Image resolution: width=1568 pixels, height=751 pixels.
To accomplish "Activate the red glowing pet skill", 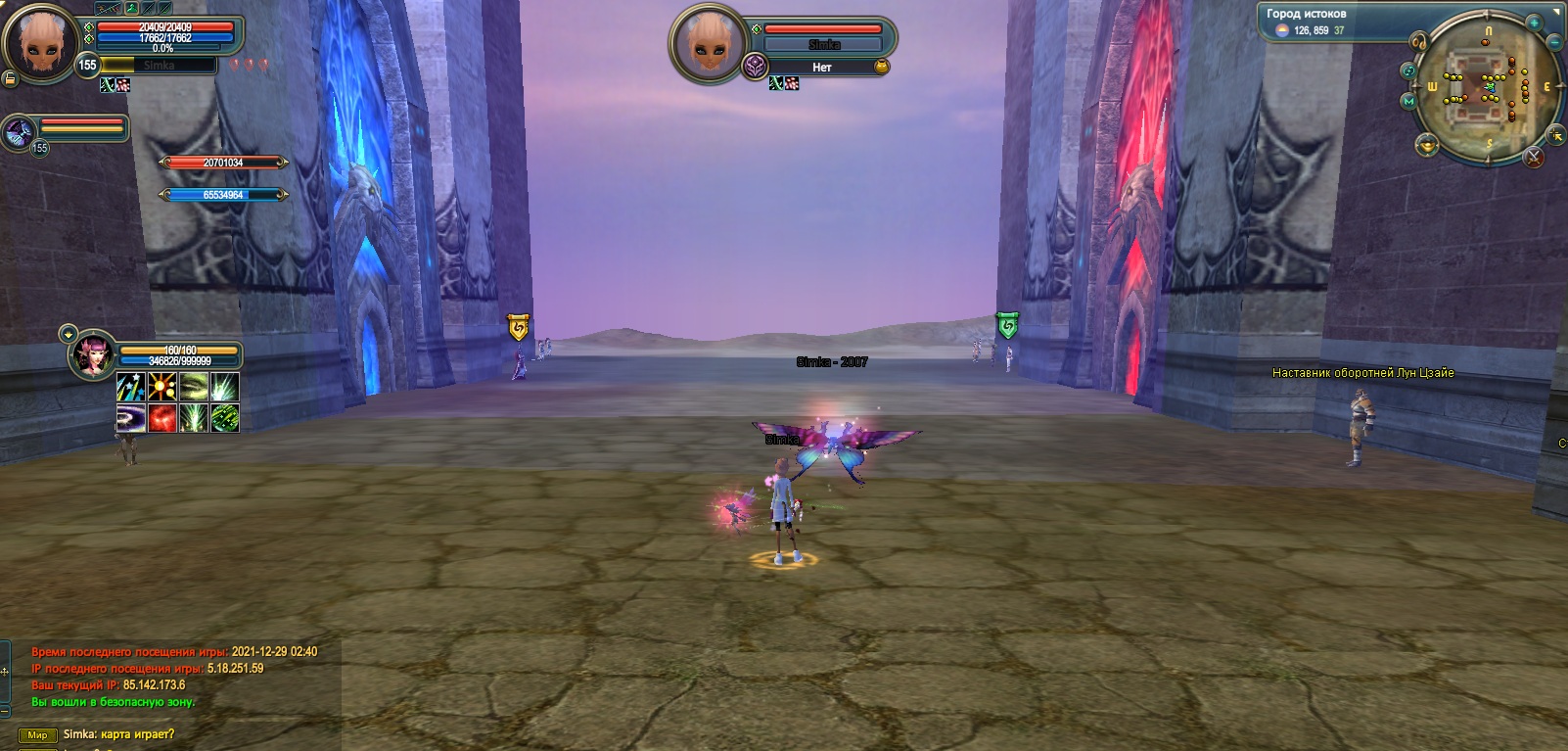I will (161, 418).
